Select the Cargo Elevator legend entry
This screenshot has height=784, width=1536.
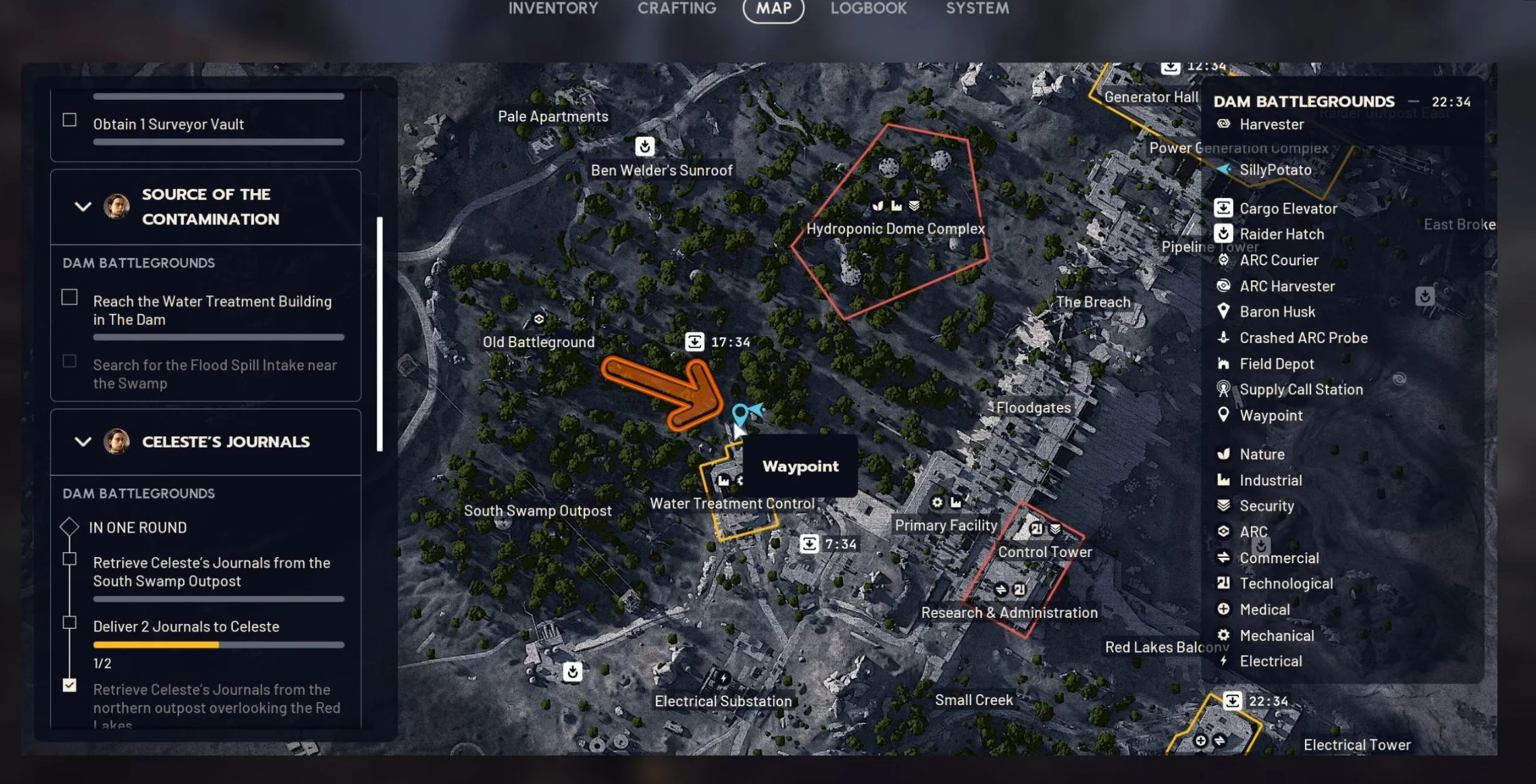tap(1287, 209)
